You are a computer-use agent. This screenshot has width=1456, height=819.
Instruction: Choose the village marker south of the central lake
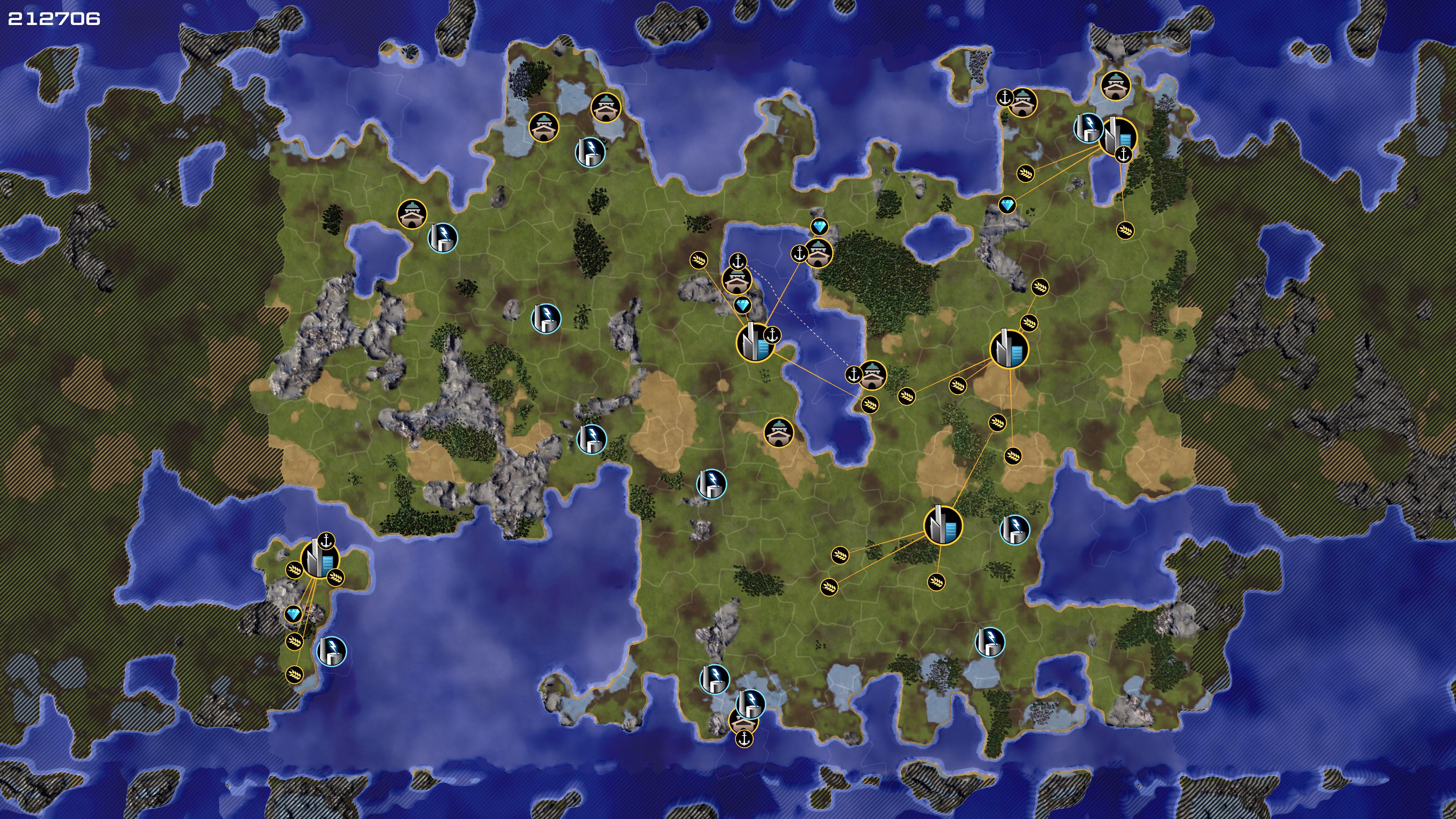[x=778, y=432]
